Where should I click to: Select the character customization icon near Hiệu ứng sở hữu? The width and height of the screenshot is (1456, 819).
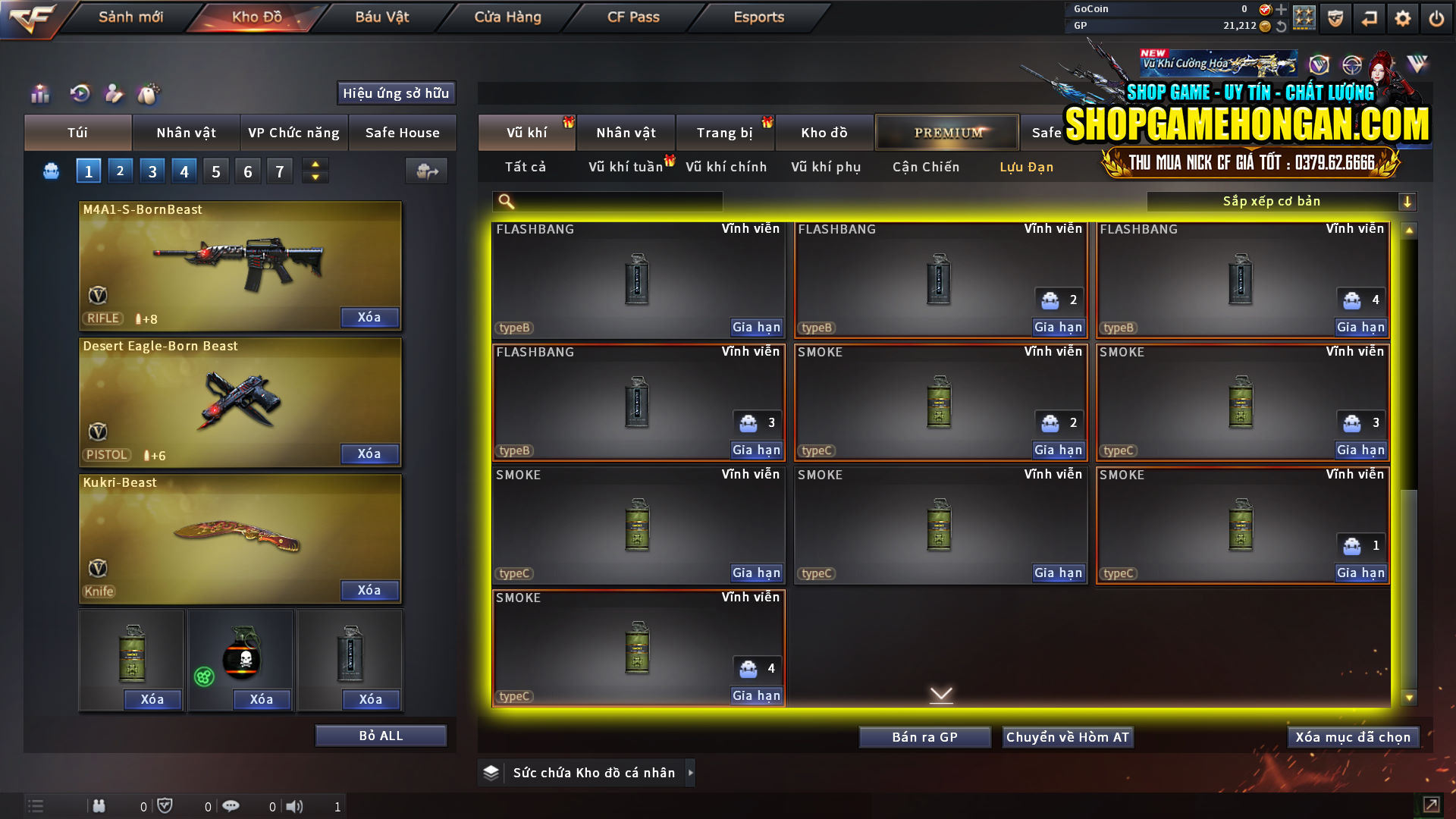click(115, 94)
